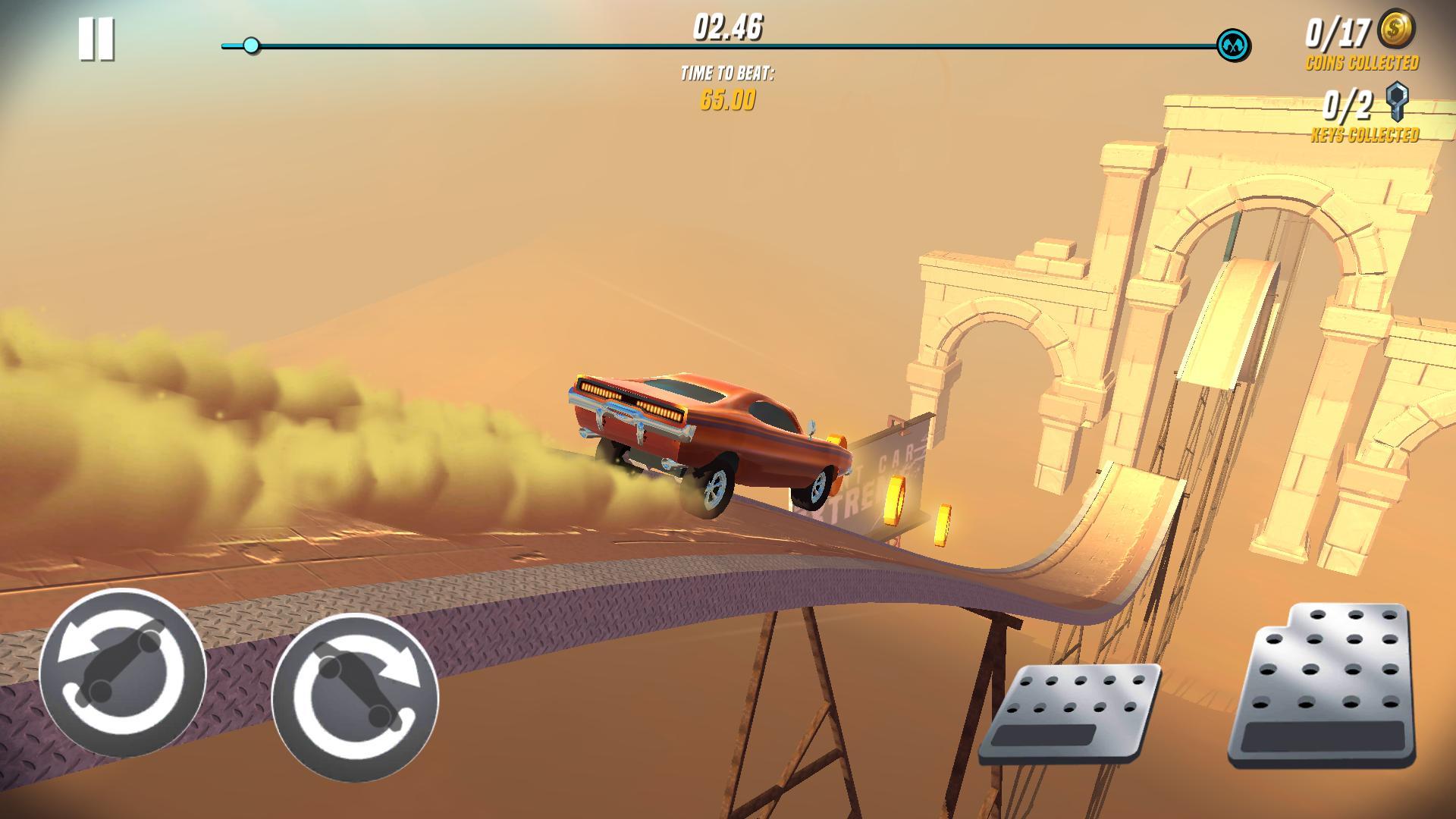
Task: Click the TIME TO BEAT label
Action: pyautogui.click(x=726, y=74)
